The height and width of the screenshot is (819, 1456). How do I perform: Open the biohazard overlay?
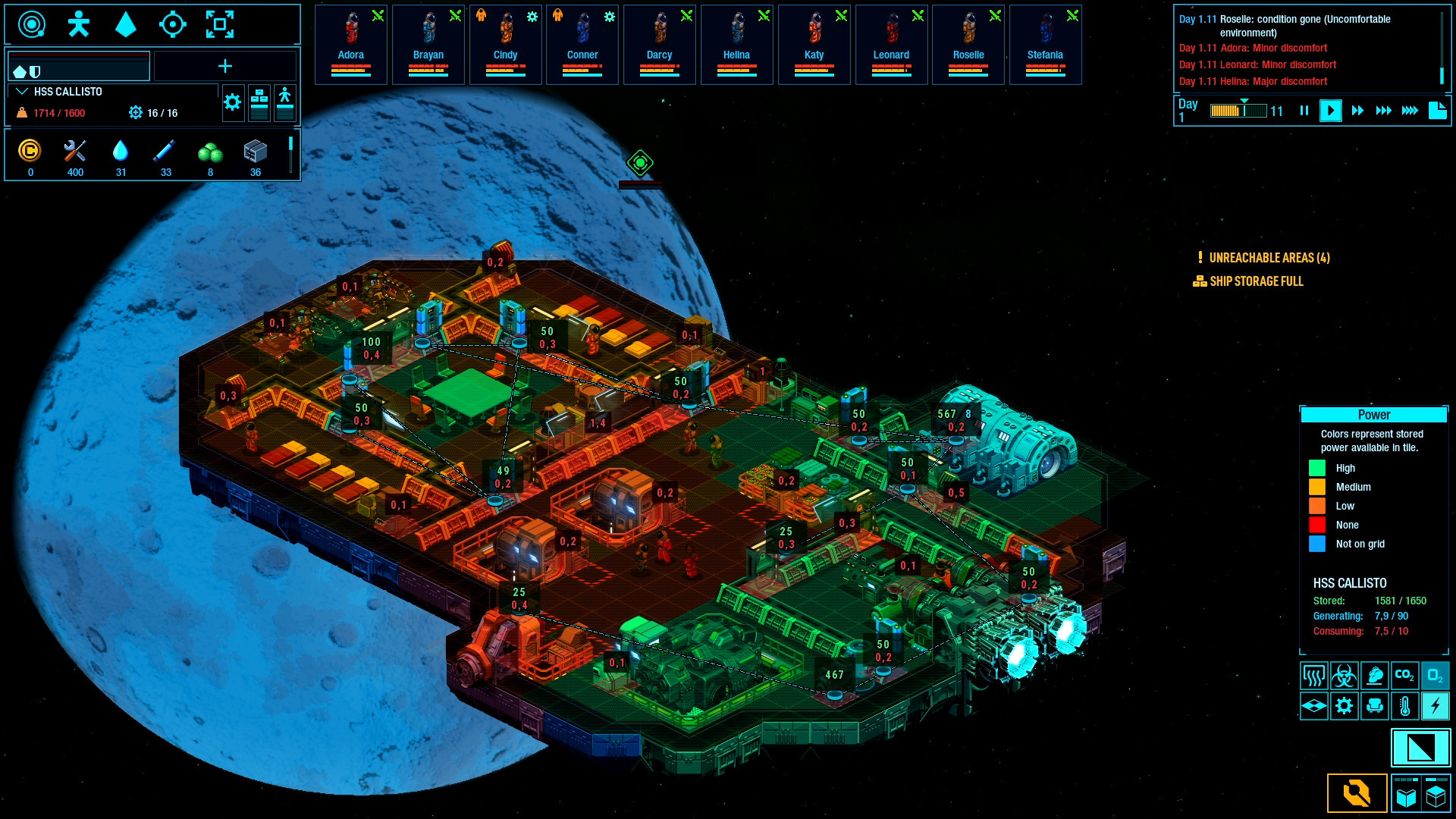click(x=1345, y=675)
